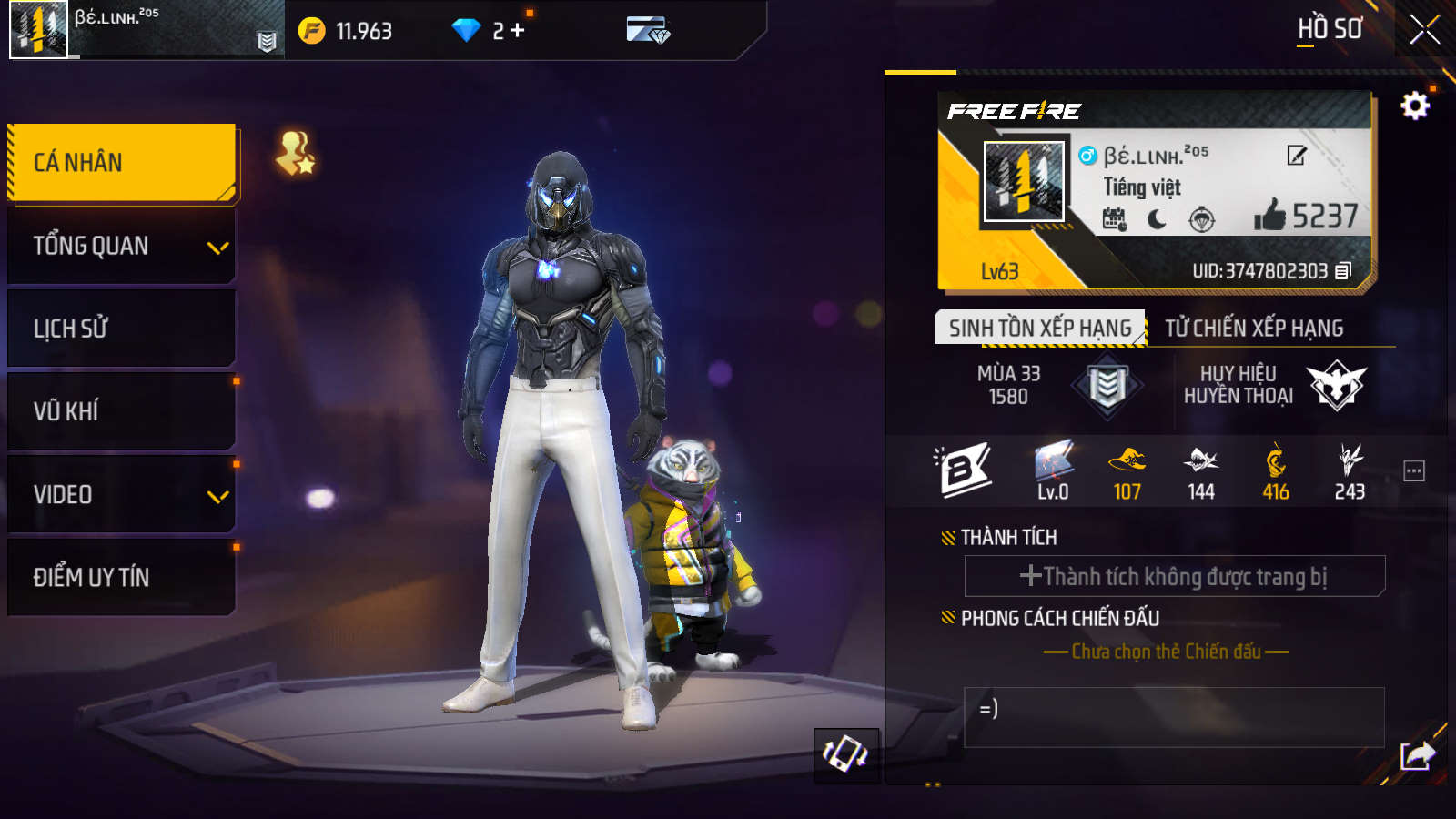Image resolution: width=1456 pixels, height=819 pixels.
Task: Copy the UID number
Action: click(1343, 271)
